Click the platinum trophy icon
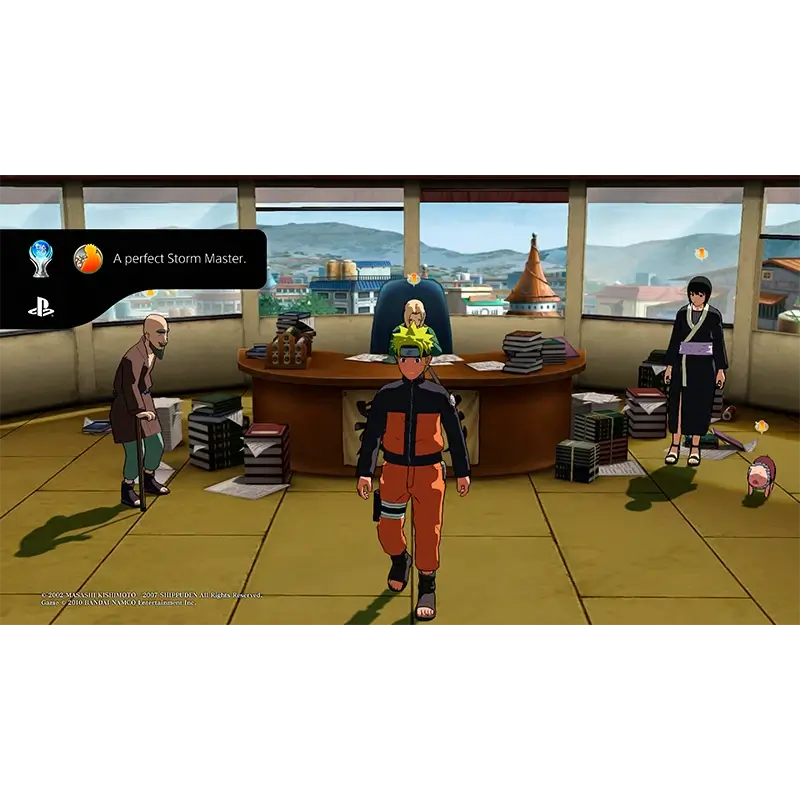Viewport: 800px width, 800px height. (41, 258)
